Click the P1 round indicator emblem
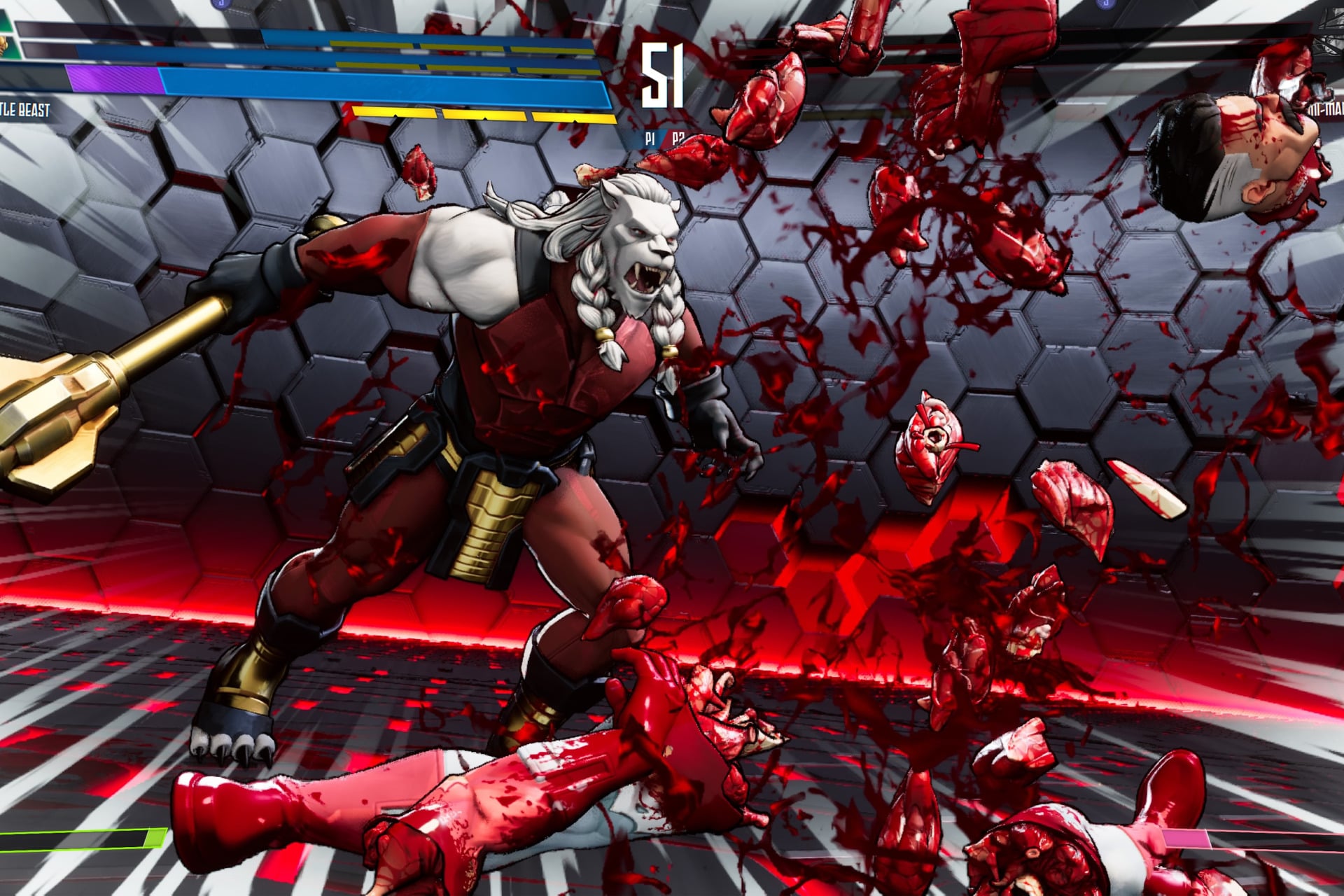Viewport: 1344px width, 896px height. point(649,139)
